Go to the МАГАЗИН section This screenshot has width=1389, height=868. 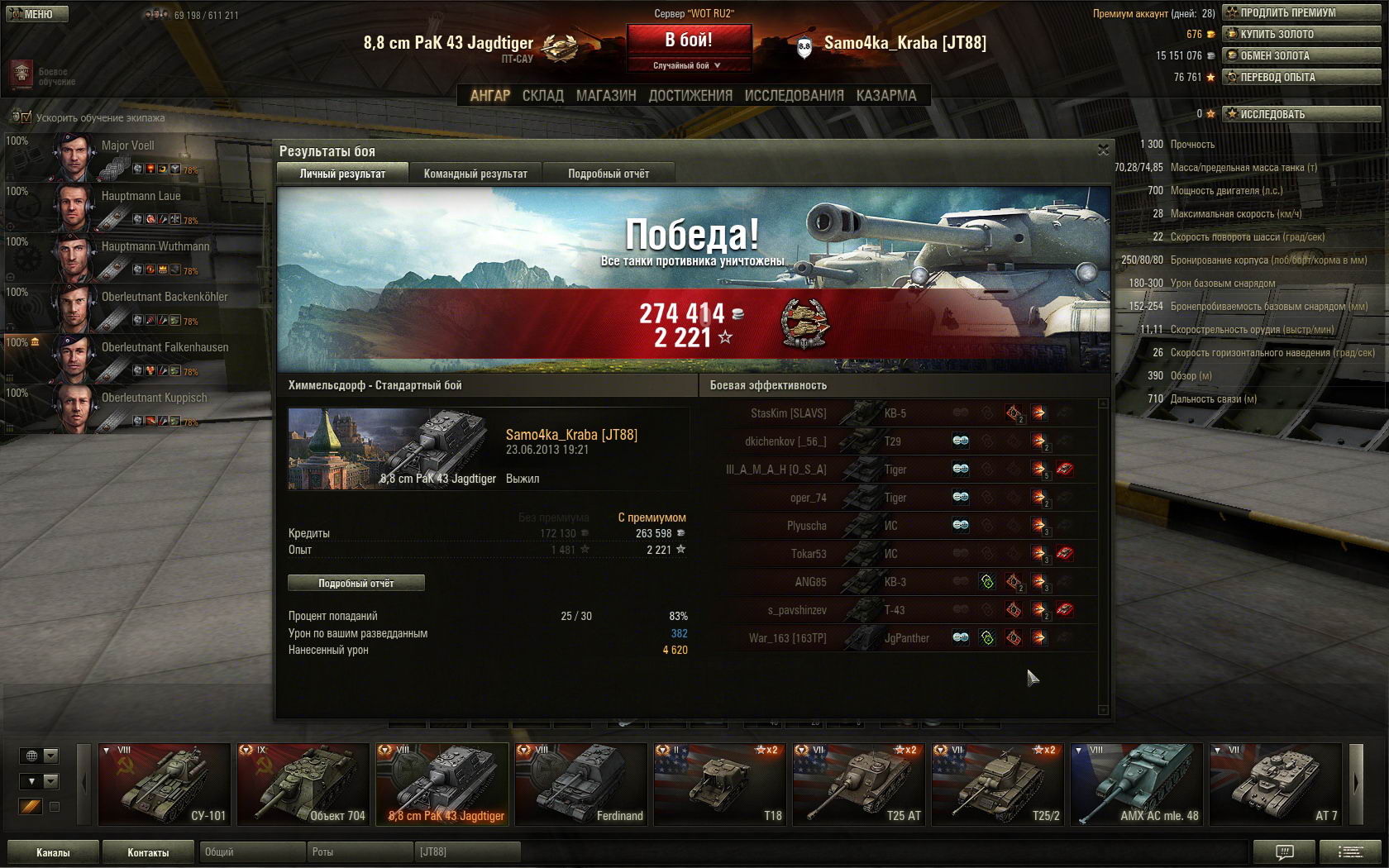pyautogui.click(x=606, y=96)
